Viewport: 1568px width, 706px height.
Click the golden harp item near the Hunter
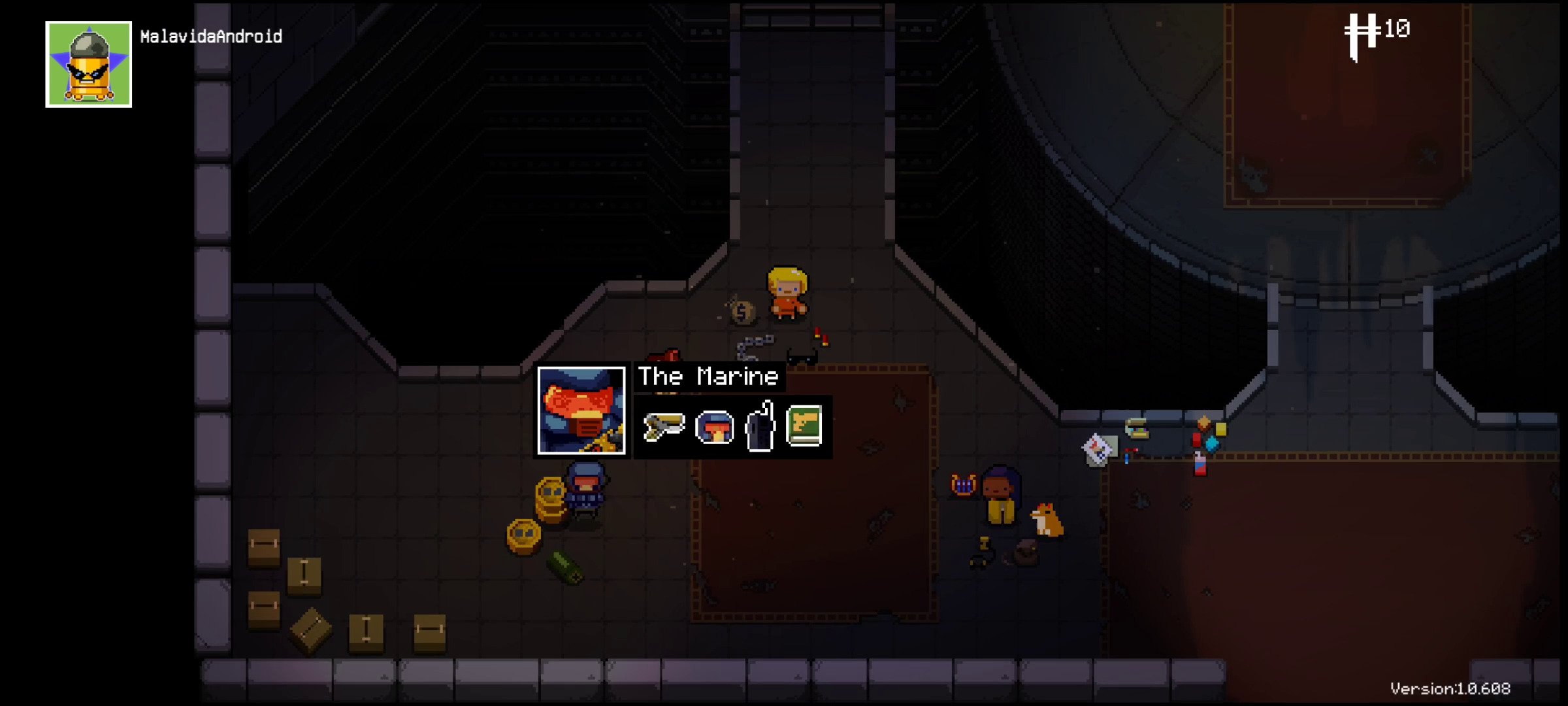pos(962,484)
